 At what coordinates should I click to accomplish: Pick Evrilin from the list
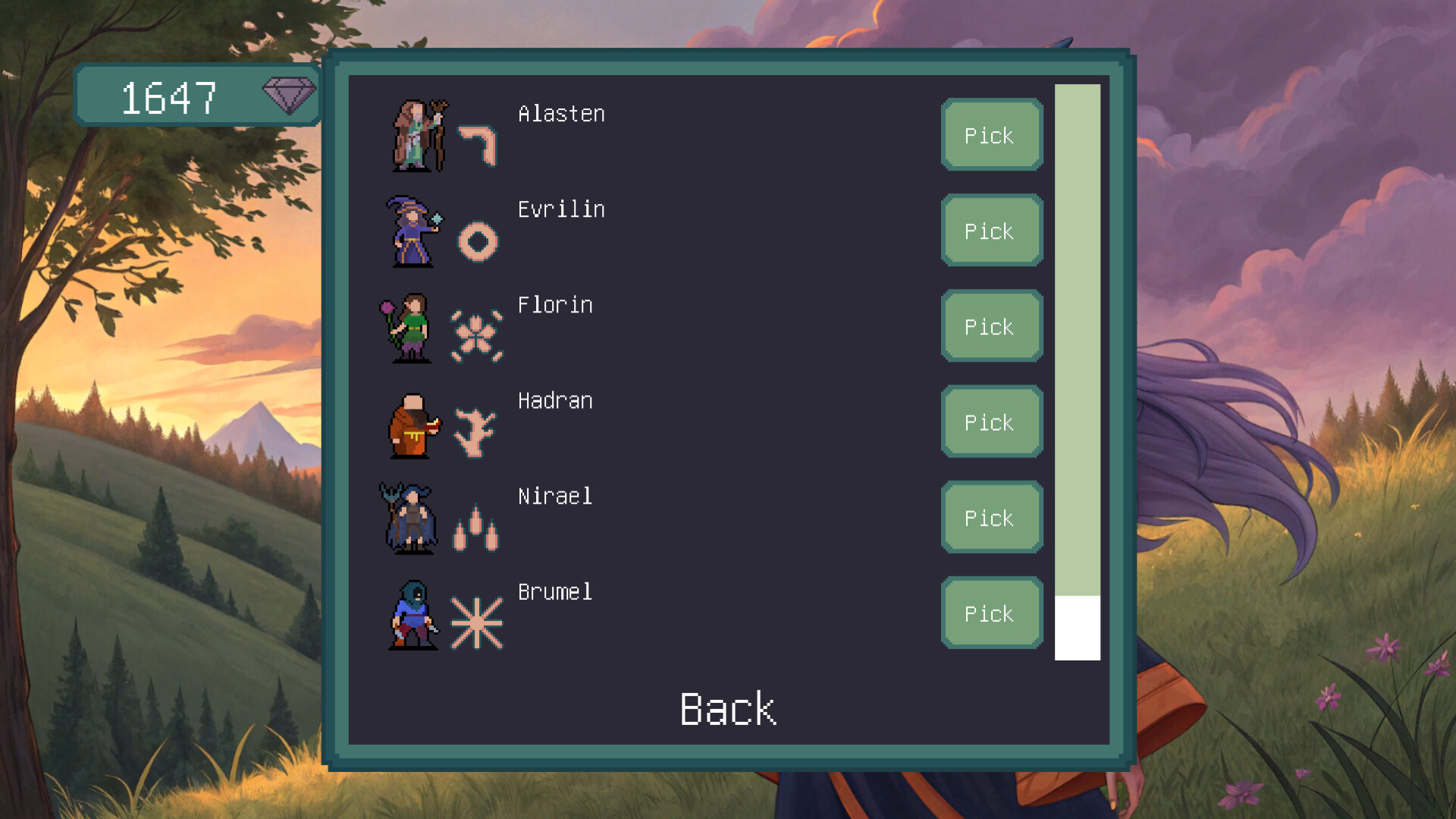(991, 231)
